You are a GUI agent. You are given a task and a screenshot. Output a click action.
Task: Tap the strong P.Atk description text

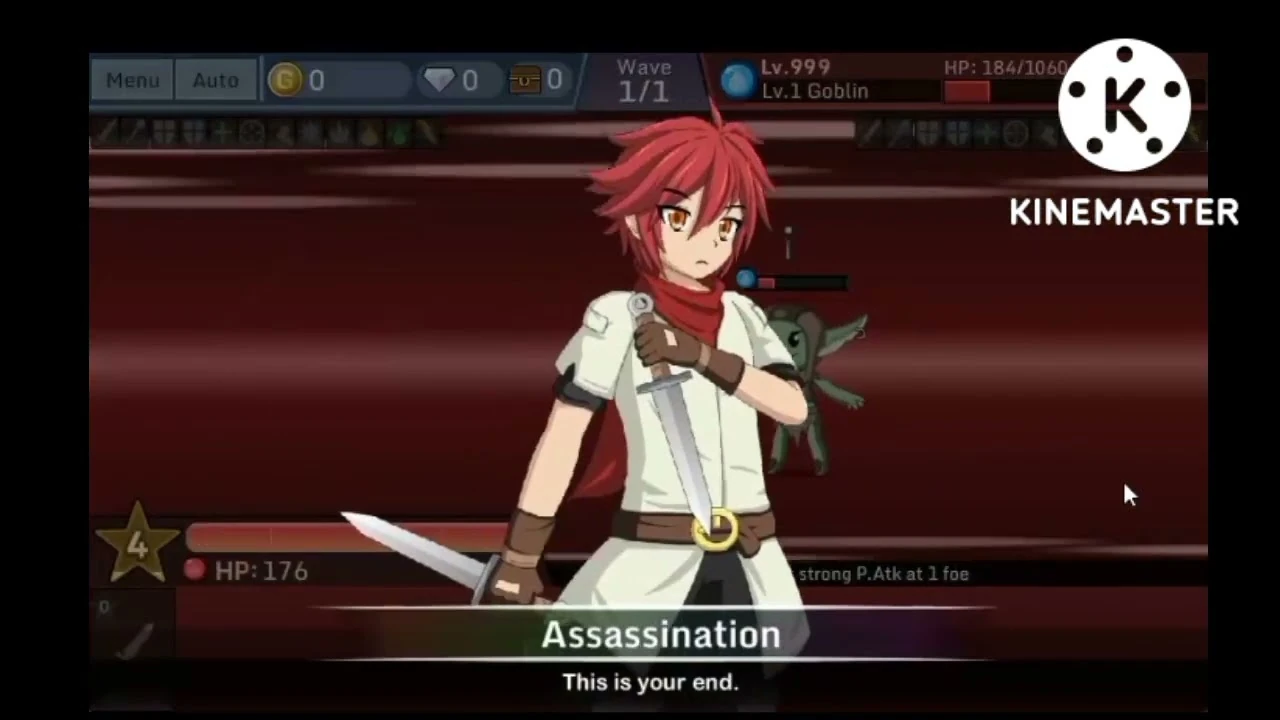pyautogui.click(x=884, y=573)
